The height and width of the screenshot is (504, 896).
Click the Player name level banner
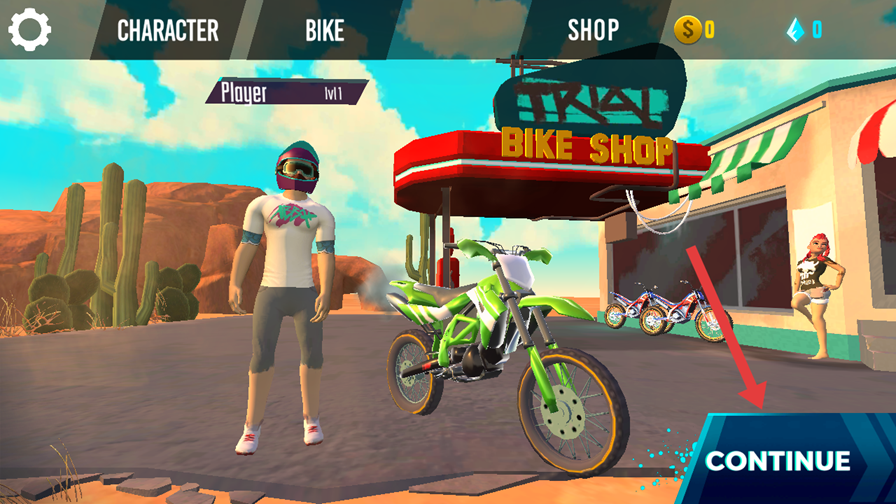(286, 93)
